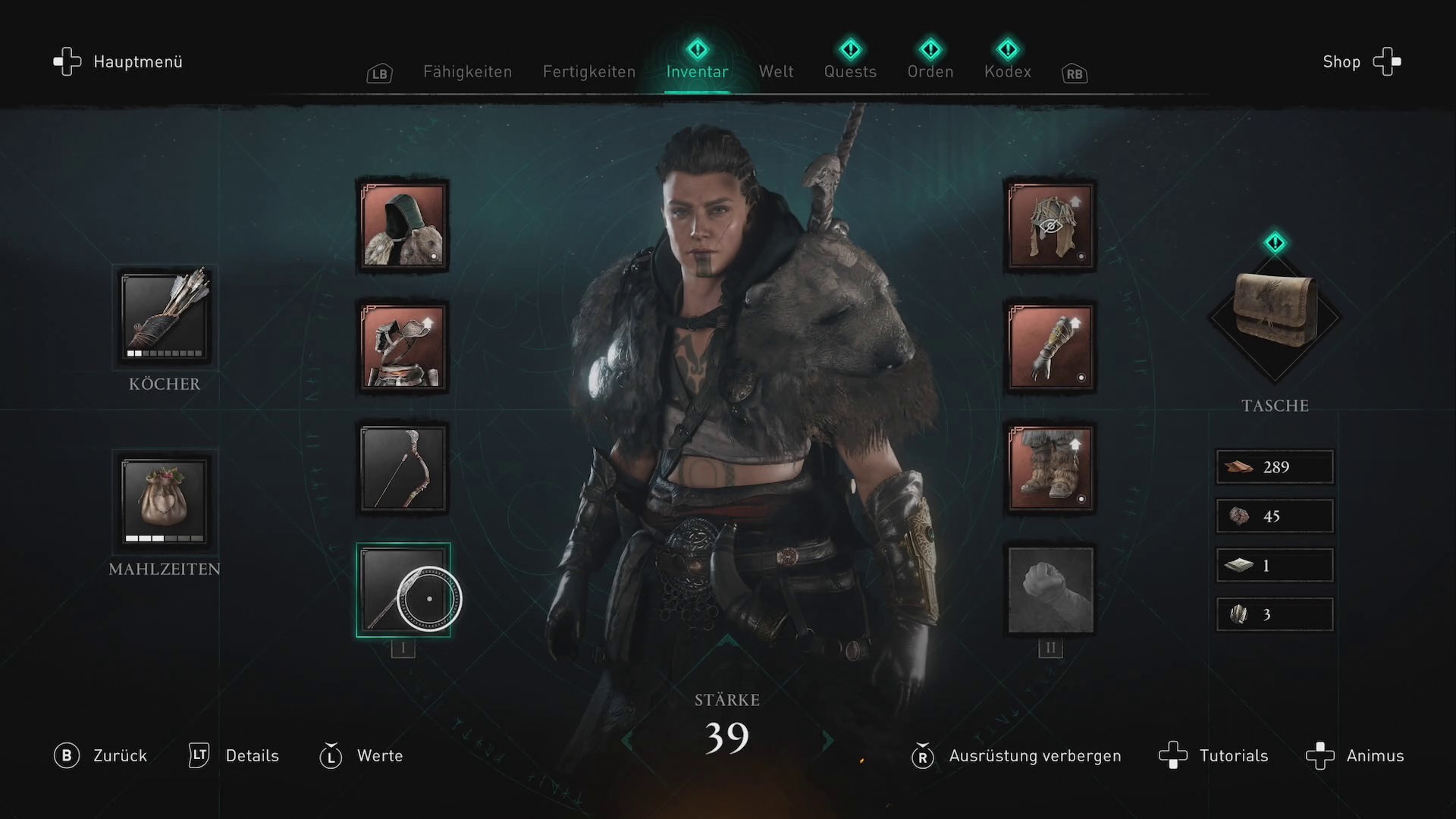This screenshot has height=819, width=1456.
Task: Select the highlighted primary weapon slot
Action: coord(403,590)
